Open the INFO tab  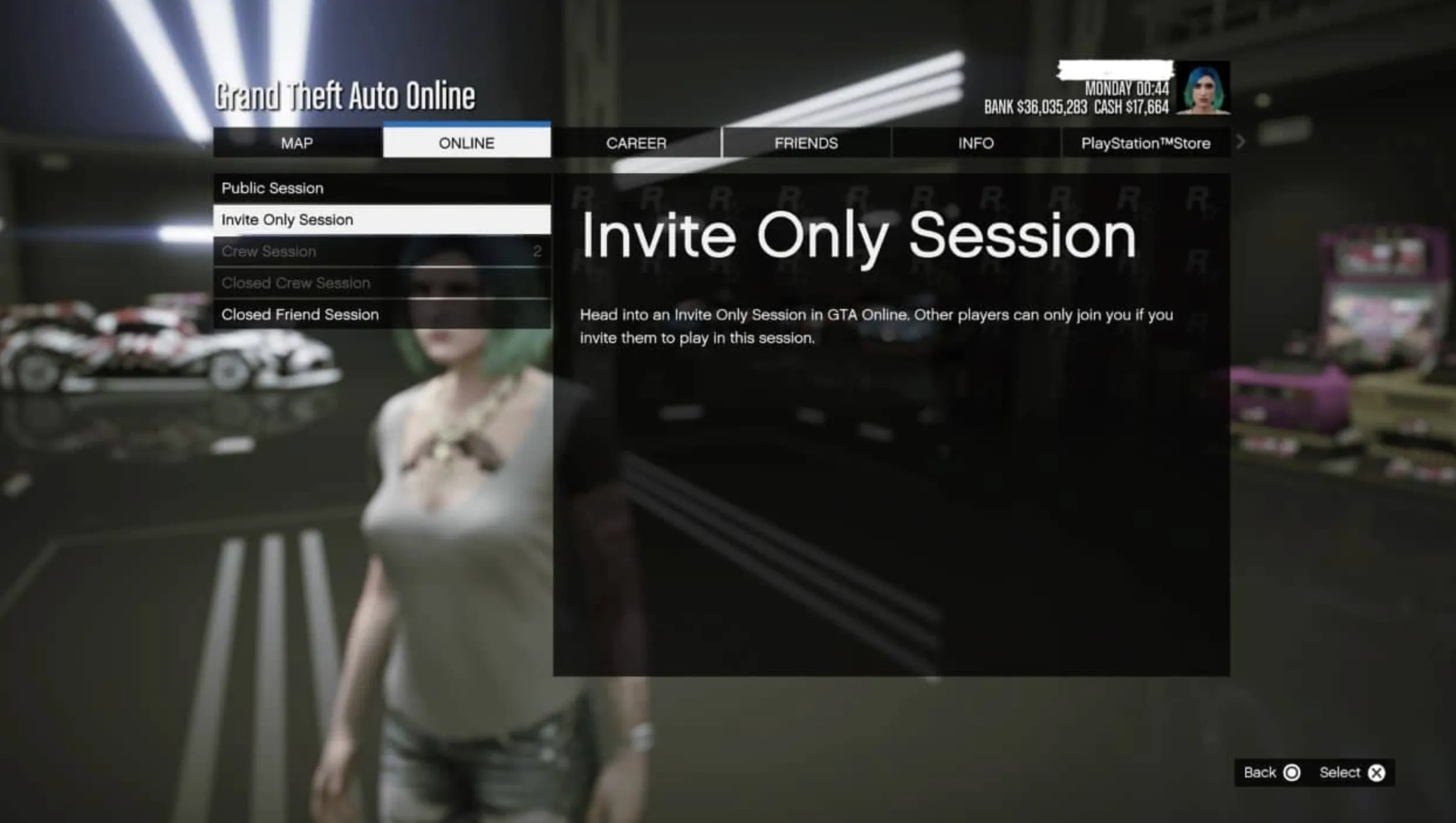pyautogui.click(x=976, y=143)
